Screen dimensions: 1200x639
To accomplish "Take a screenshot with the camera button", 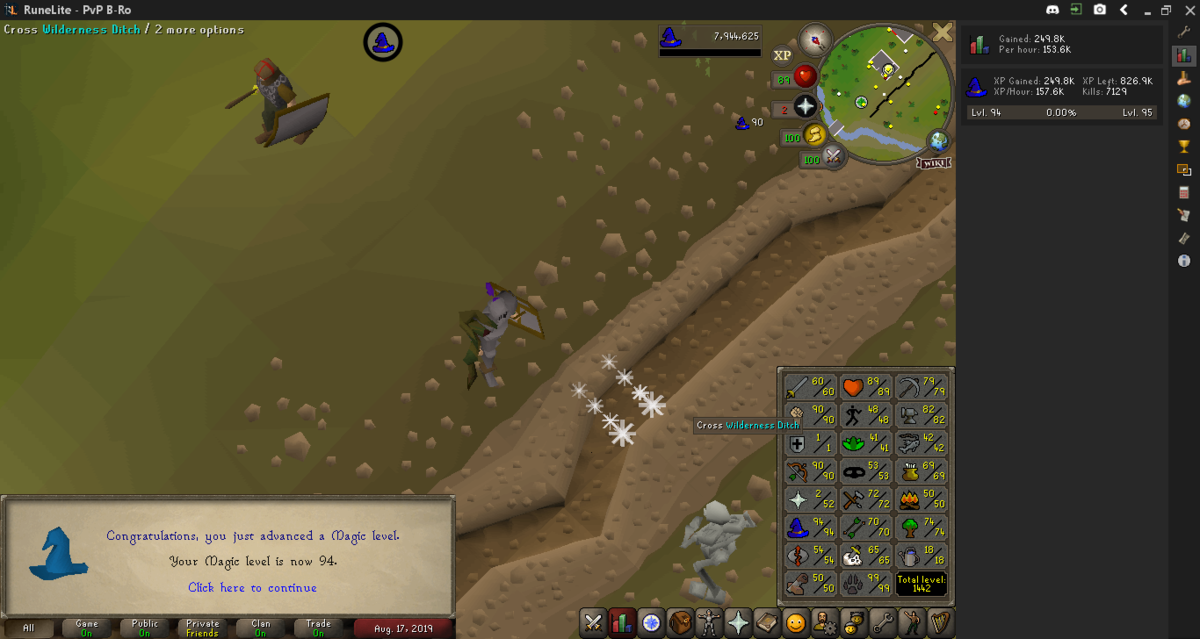I will click(x=1100, y=9).
